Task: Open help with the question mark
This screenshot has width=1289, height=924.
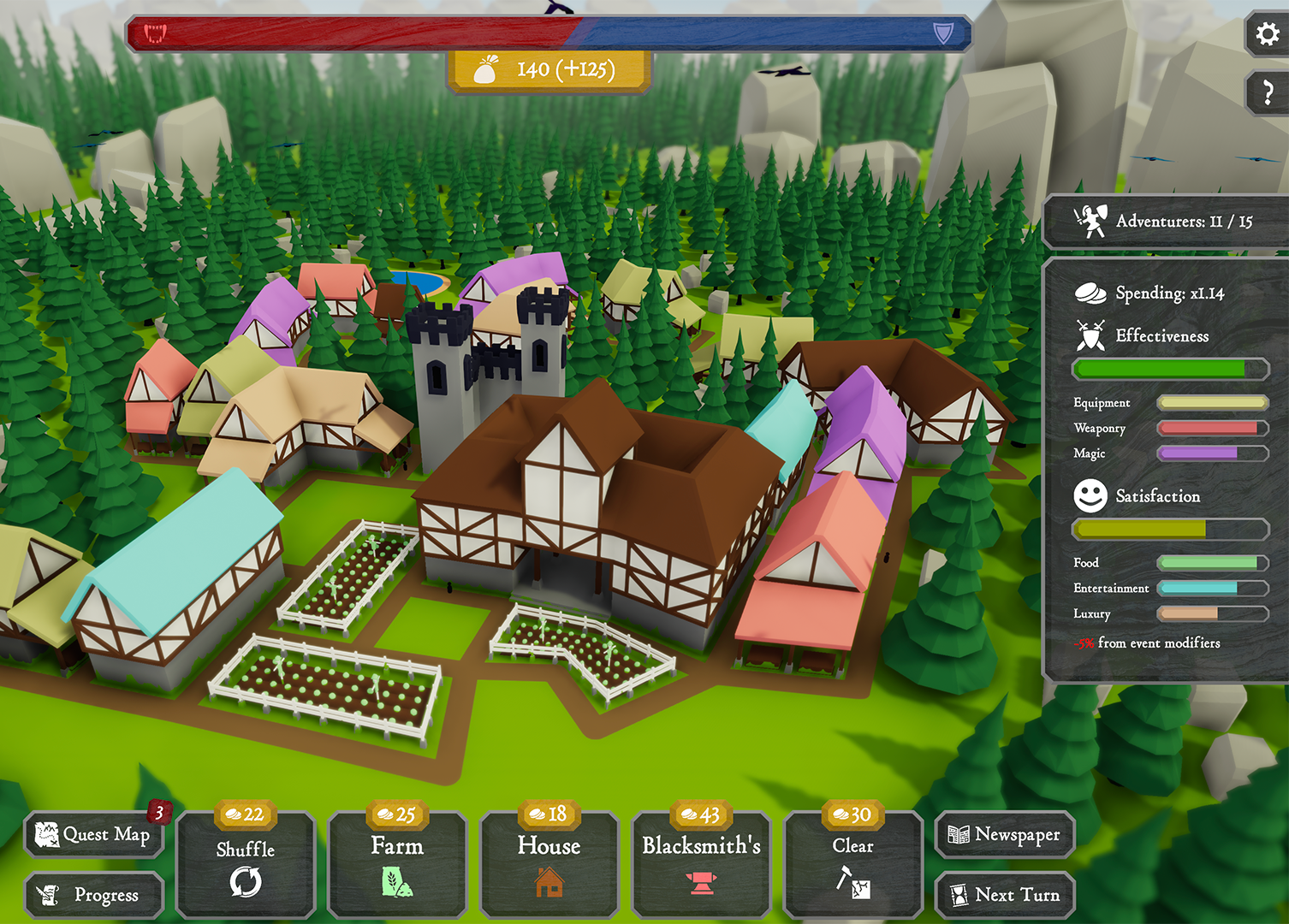Action: click(1268, 92)
